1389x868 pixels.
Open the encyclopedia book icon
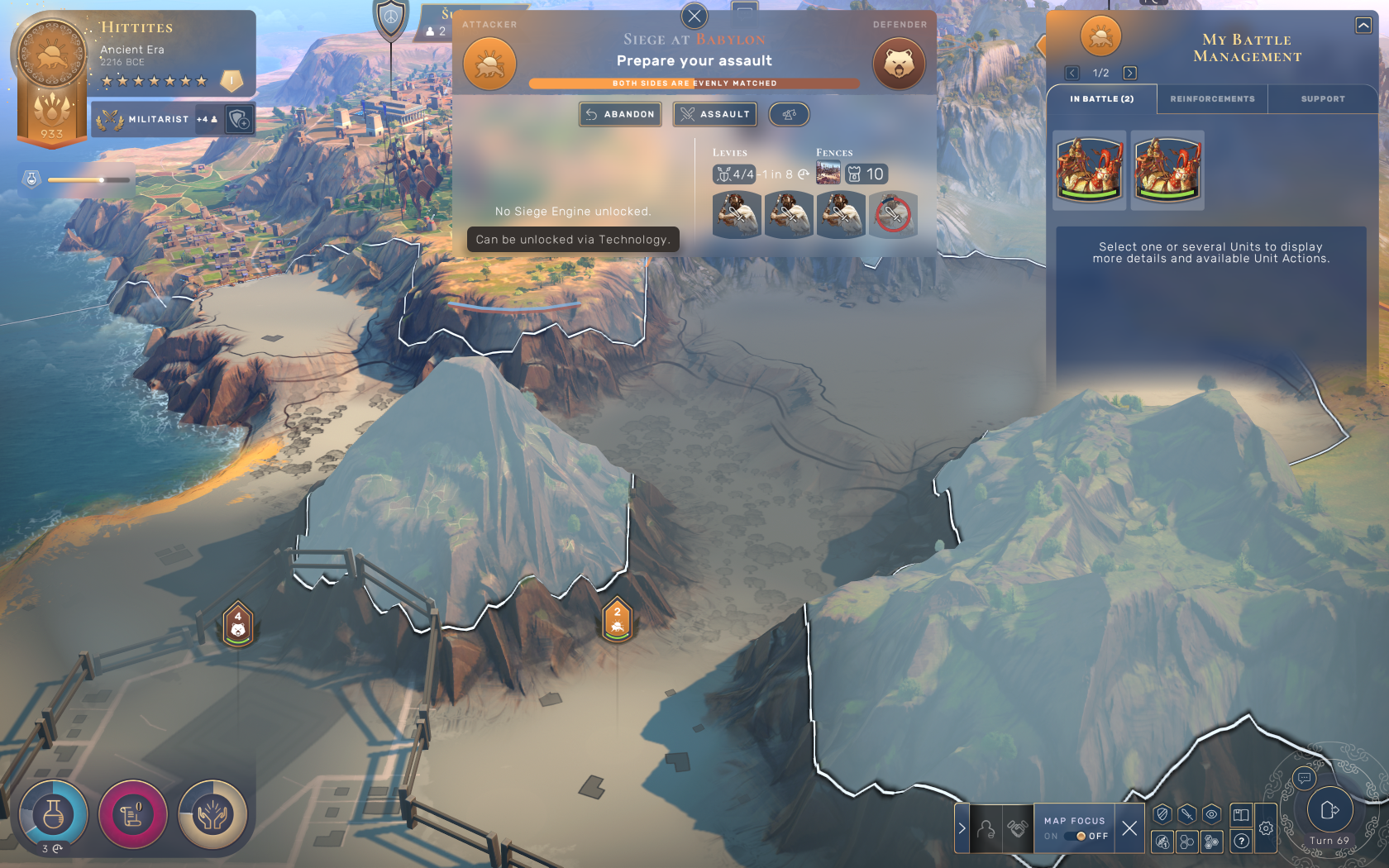click(1241, 814)
